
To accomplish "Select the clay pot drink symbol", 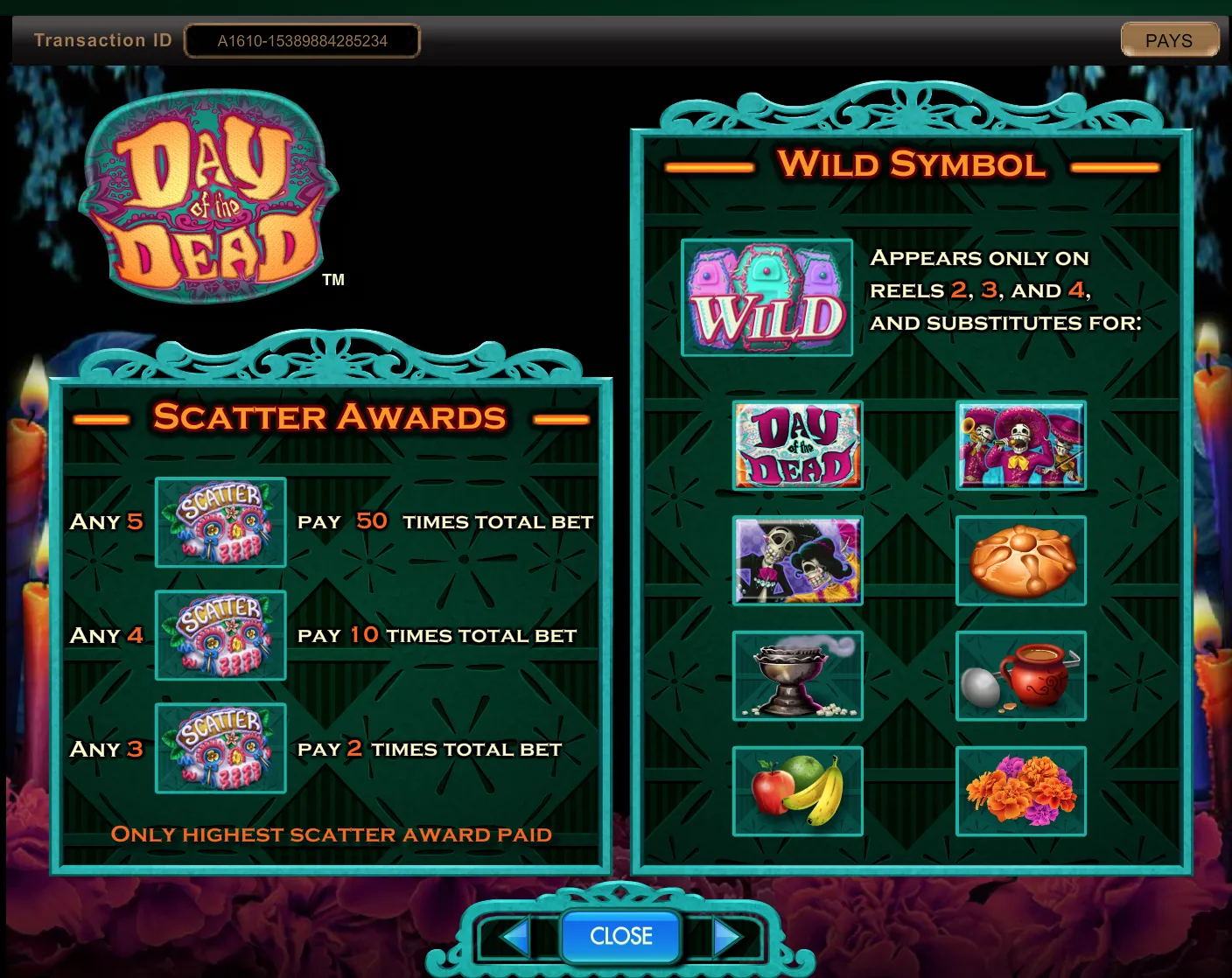I will coord(1021,676).
